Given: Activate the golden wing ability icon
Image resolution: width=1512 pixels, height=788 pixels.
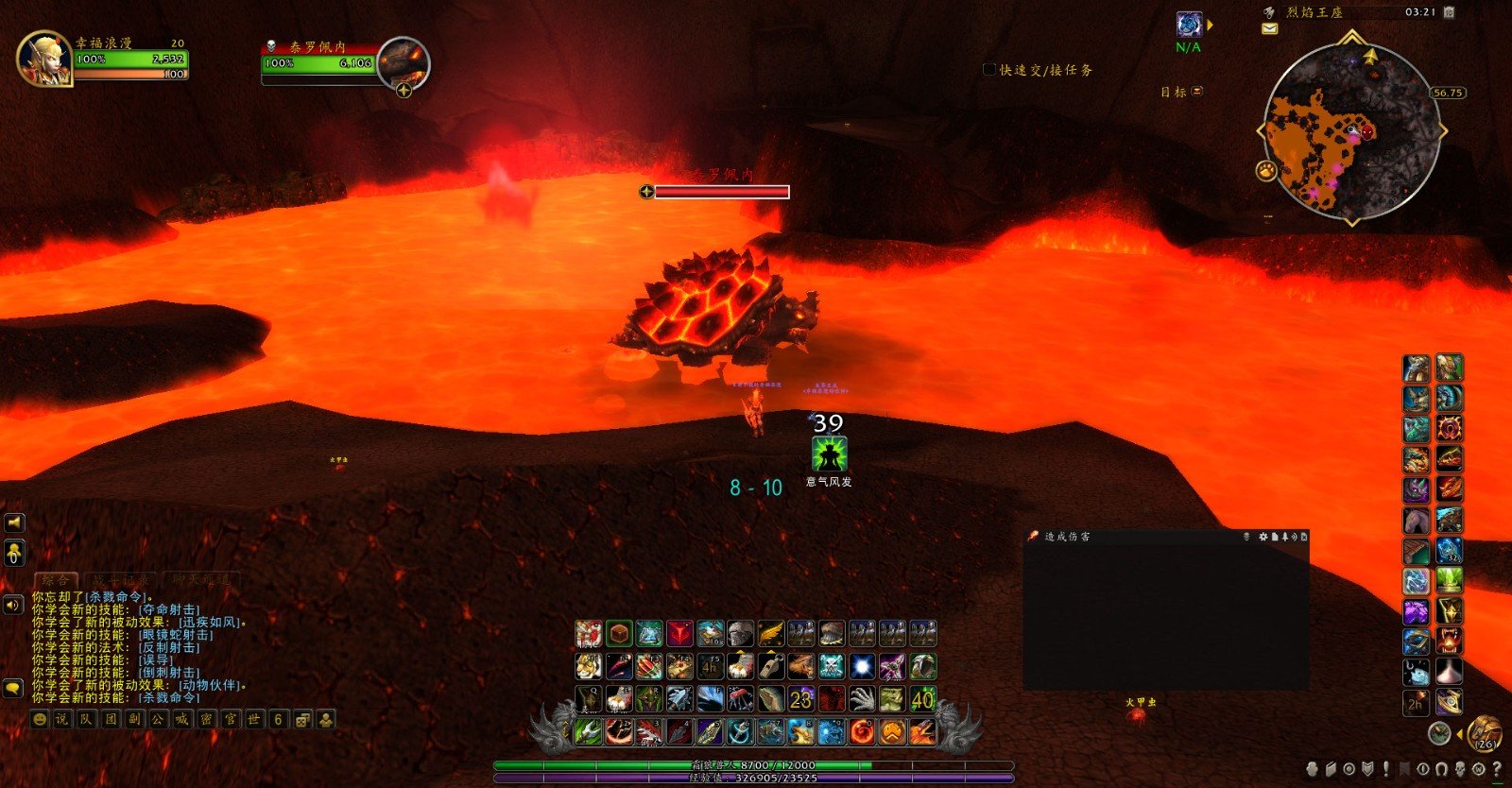Looking at the screenshot, I should (771, 633).
